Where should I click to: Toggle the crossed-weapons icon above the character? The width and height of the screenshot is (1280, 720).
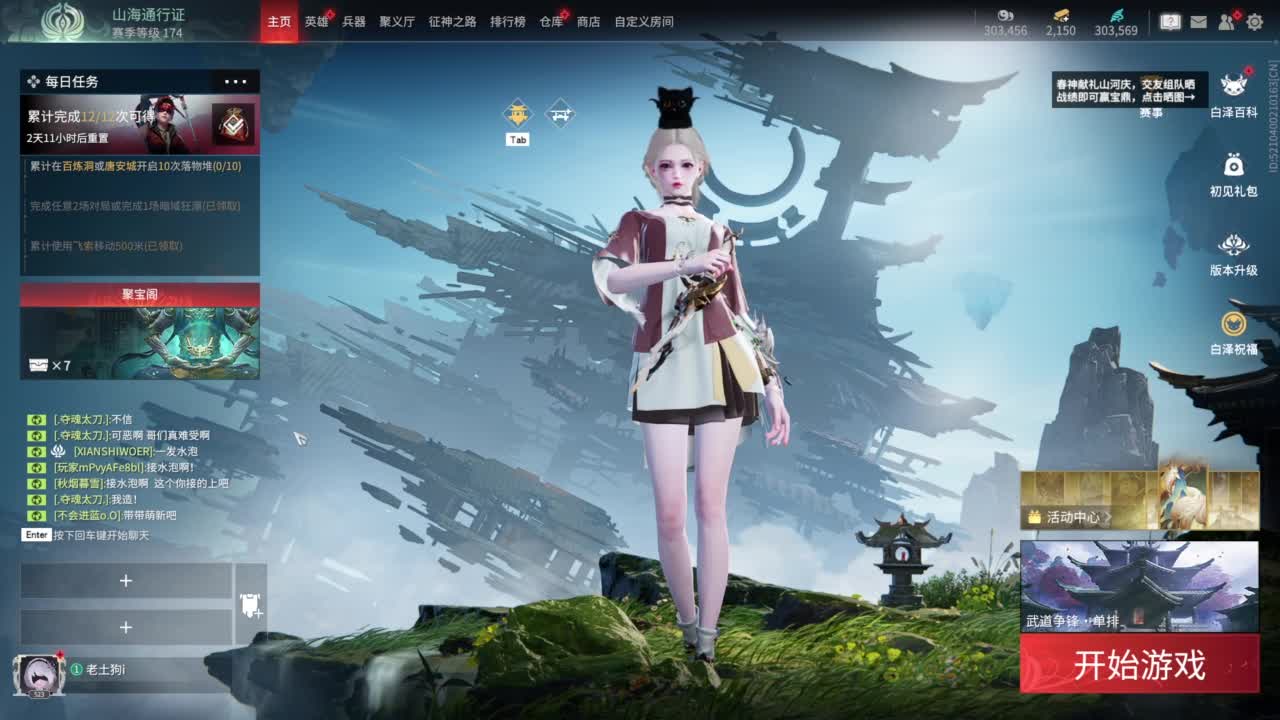click(x=557, y=112)
